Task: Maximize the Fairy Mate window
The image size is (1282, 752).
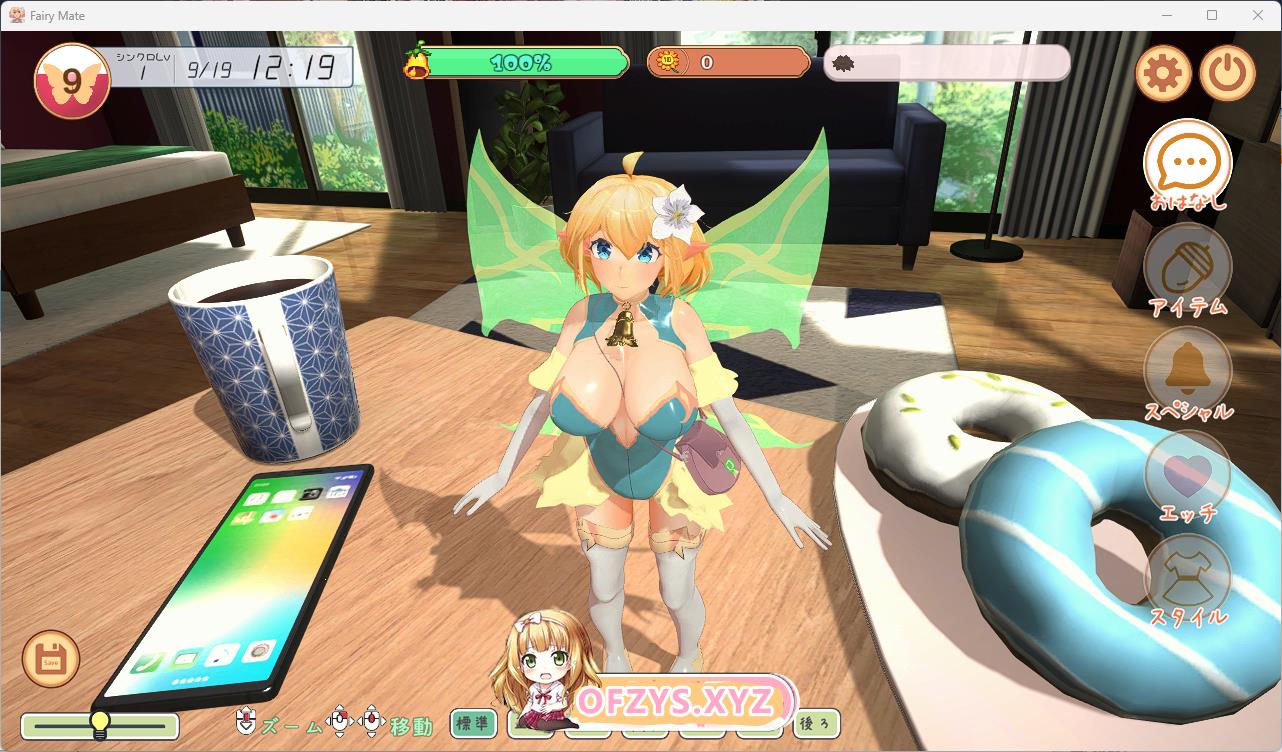Action: [x=1212, y=15]
